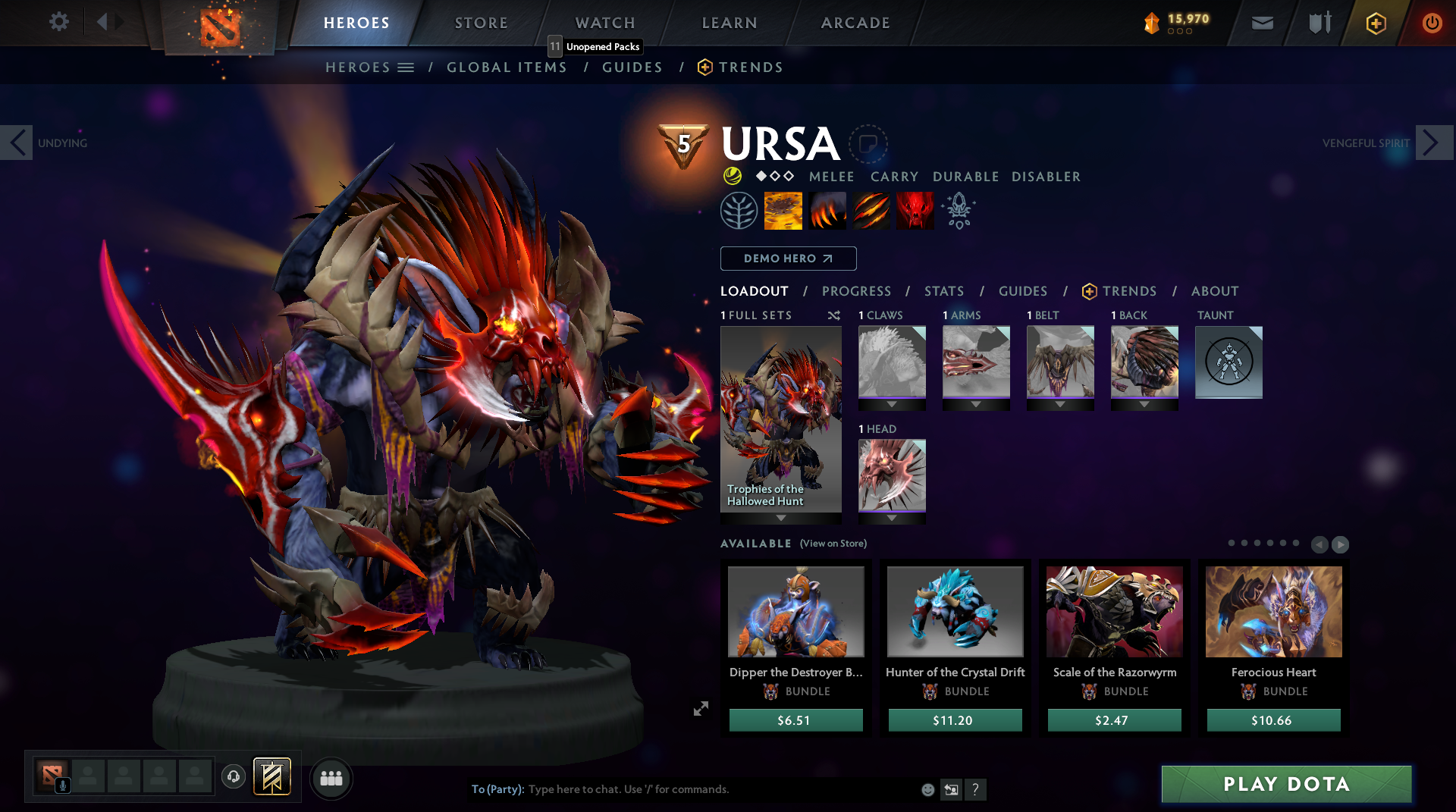Switch to the STATS tab
The image size is (1456, 812).
[x=943, y=290]
